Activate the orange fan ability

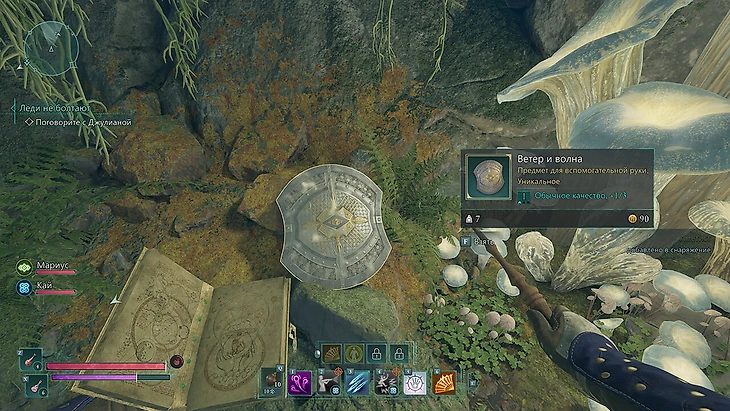(444, 381)
